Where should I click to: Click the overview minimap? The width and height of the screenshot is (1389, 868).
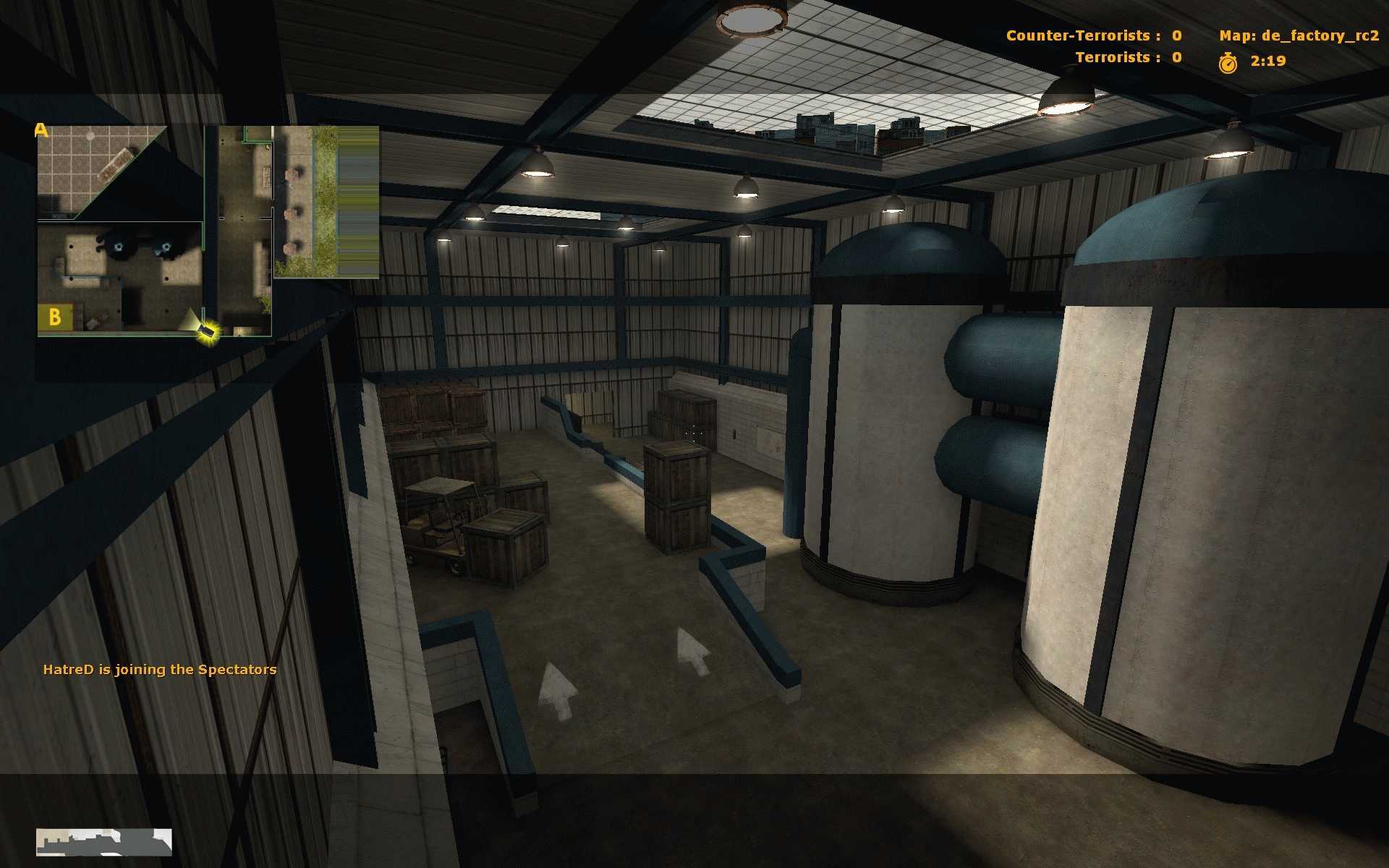click(x=208, y=231)
